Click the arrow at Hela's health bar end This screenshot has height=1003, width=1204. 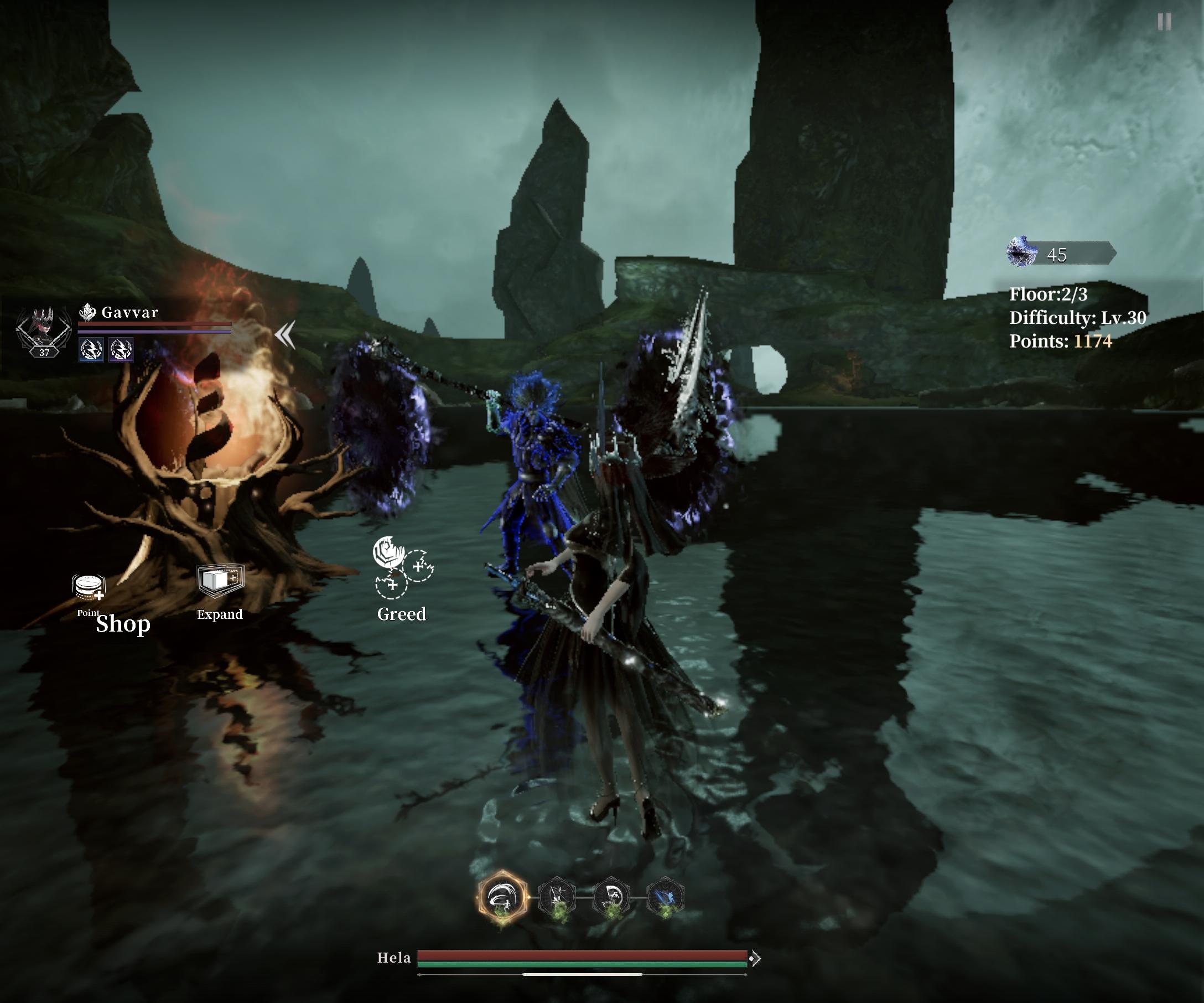tap(755, 958)
